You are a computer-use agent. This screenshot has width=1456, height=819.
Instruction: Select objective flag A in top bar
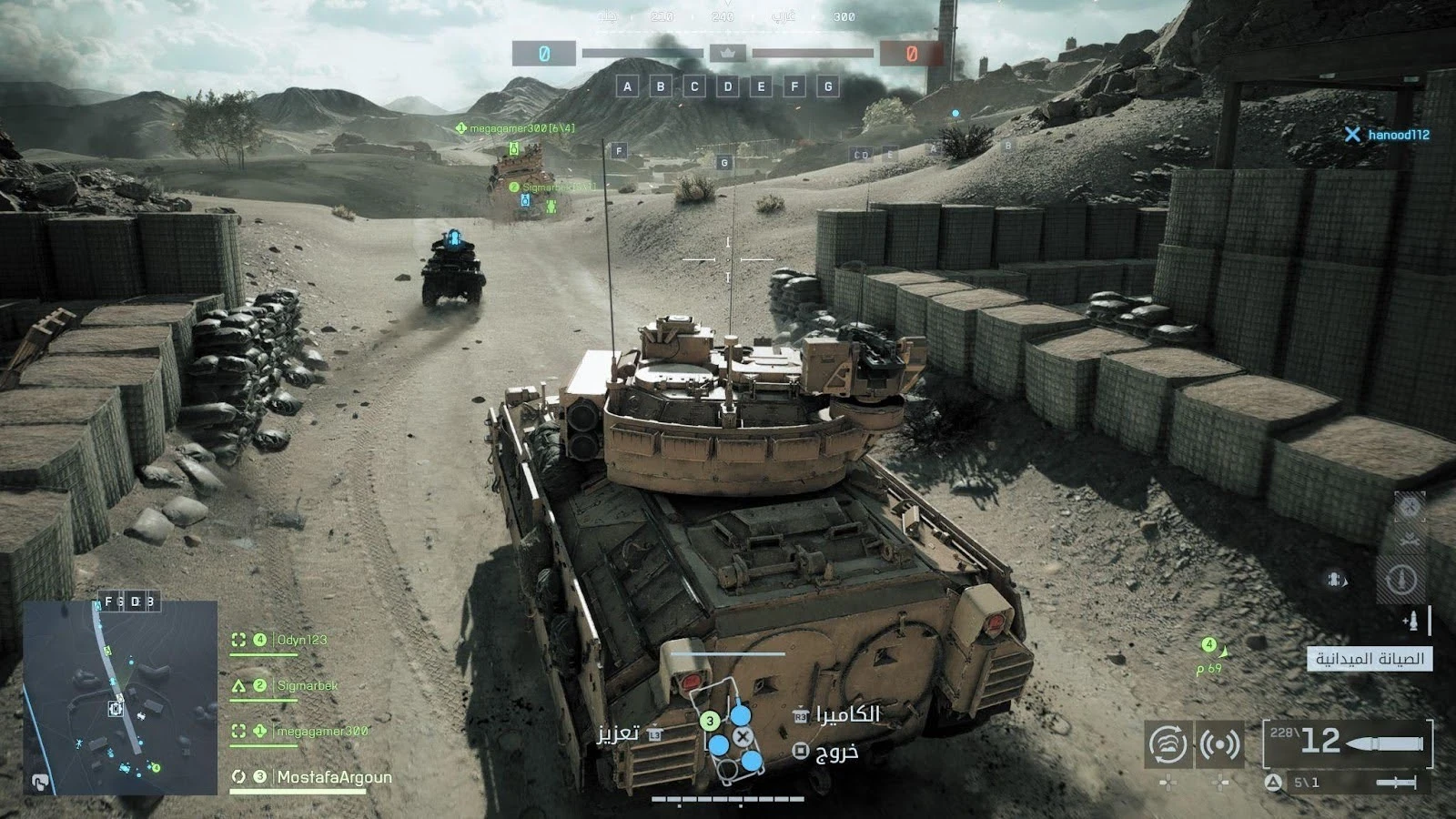(627, 86)
